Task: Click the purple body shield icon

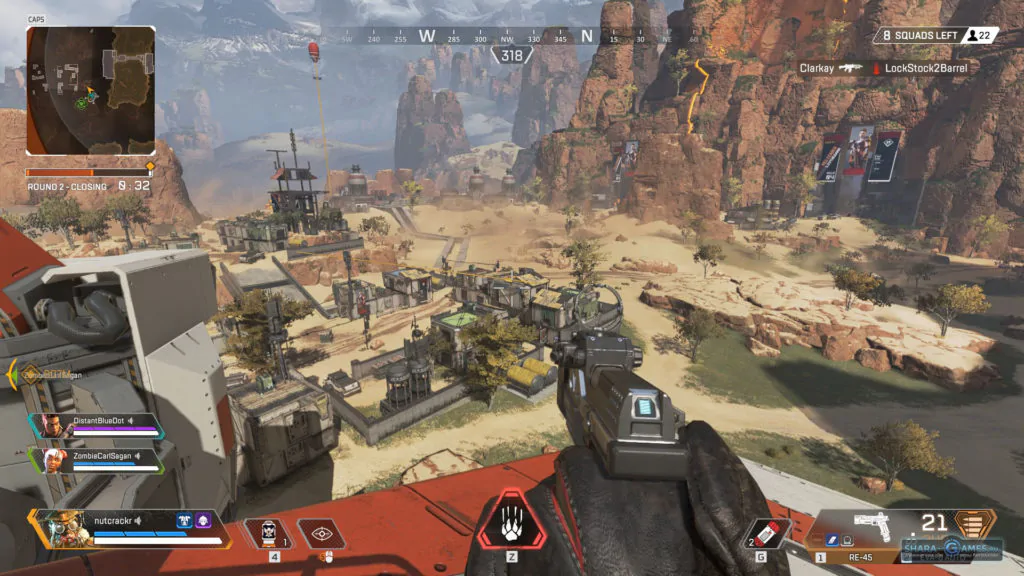Action: 203,521
